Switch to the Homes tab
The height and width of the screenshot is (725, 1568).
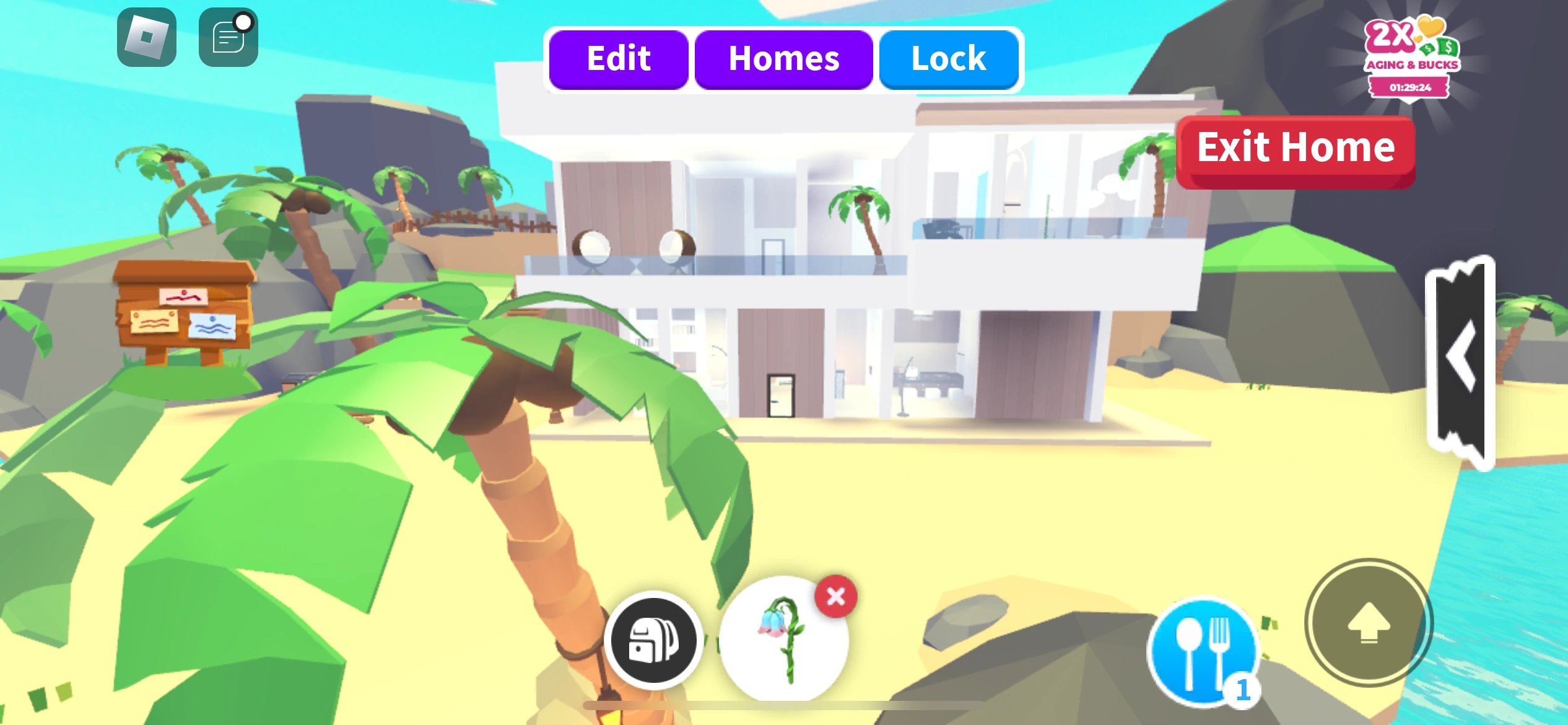point(784,59)
